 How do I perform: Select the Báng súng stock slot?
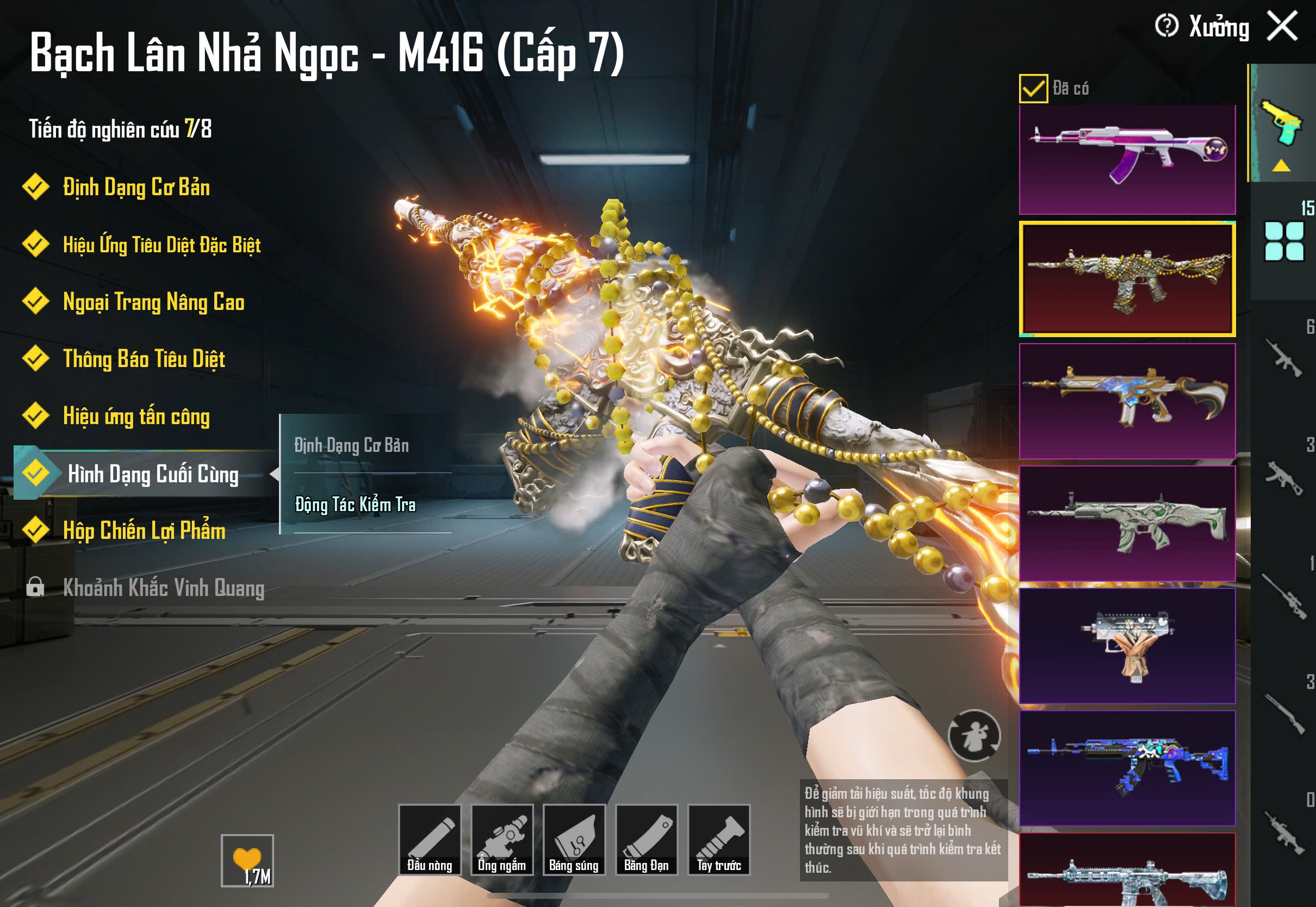(574, 840)
